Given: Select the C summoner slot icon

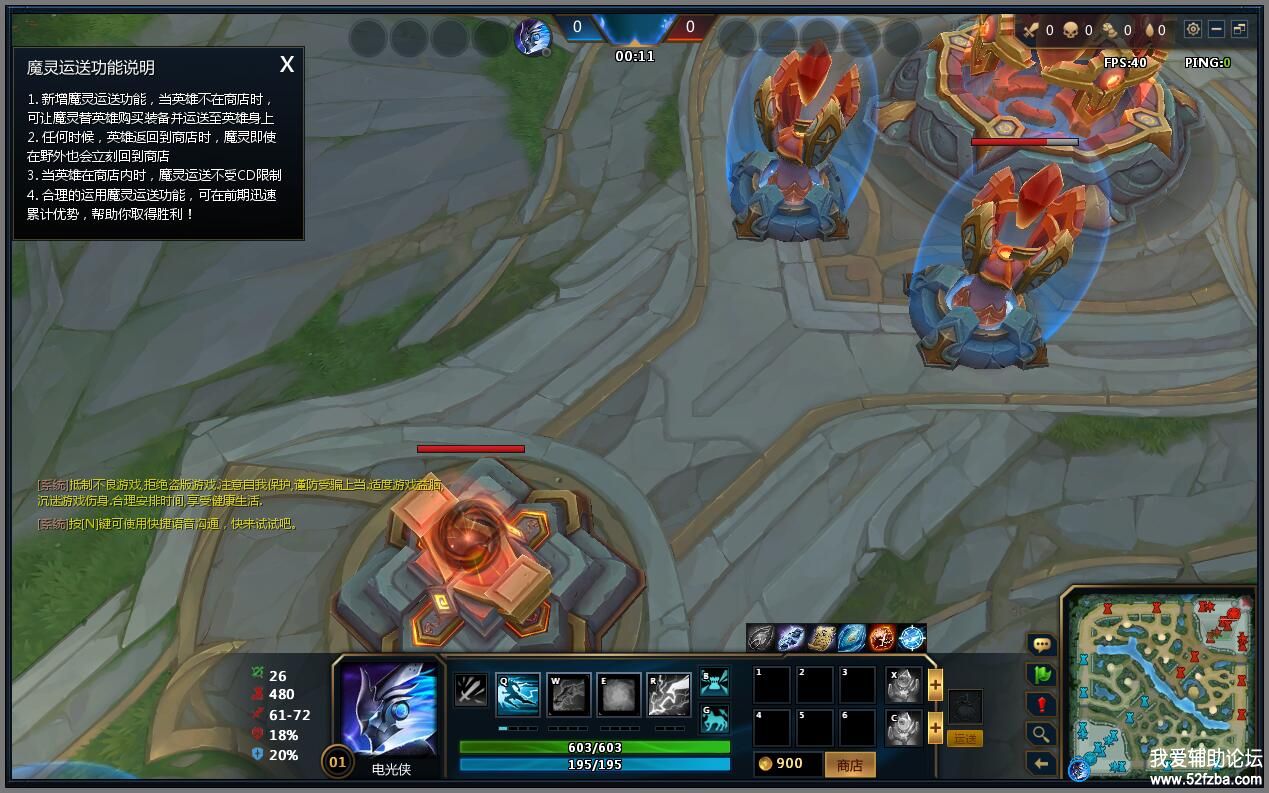Looking at the screenshot, I should click(x=904, y=727).
